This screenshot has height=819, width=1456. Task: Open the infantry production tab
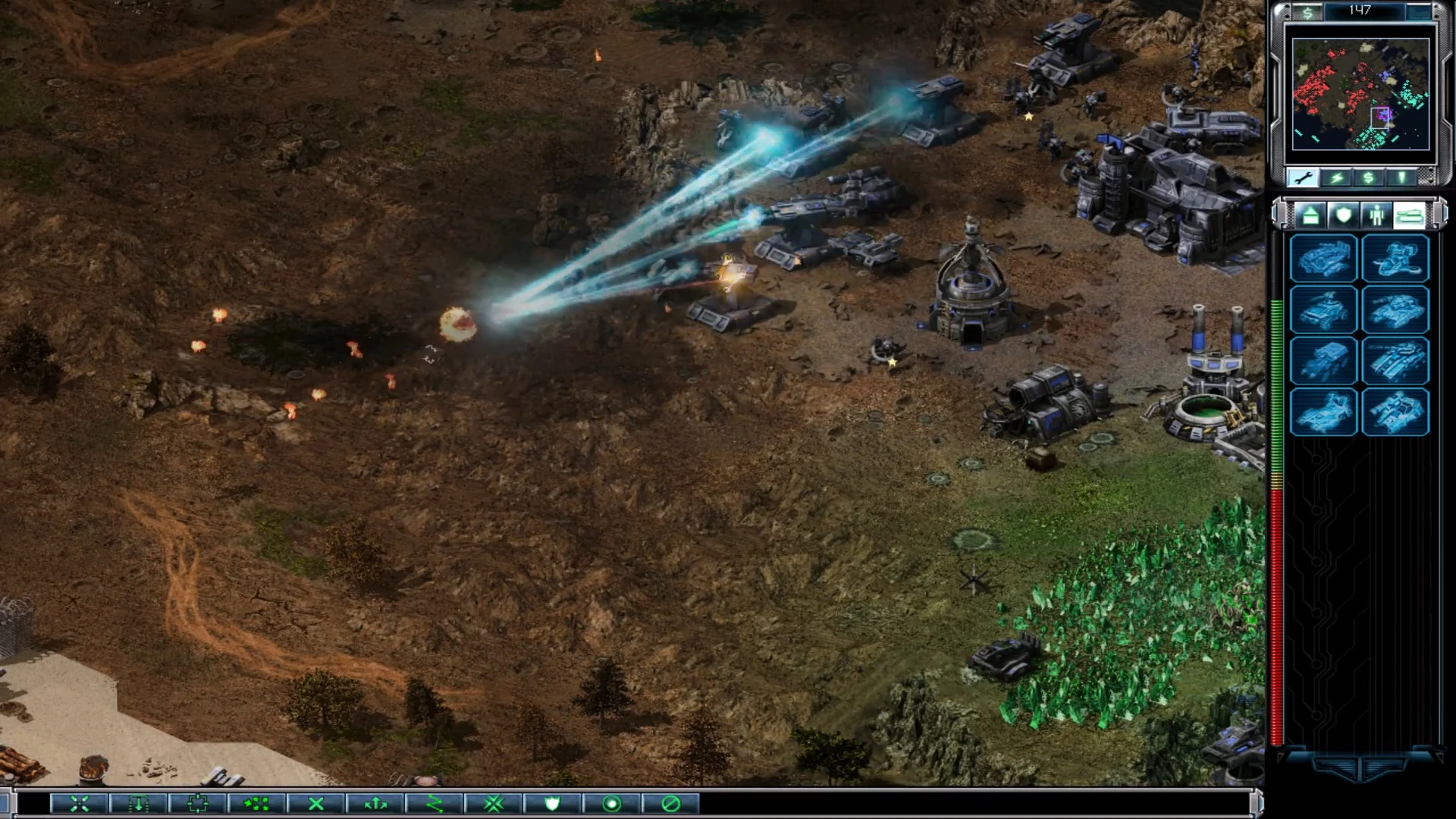pos(1379,216)
